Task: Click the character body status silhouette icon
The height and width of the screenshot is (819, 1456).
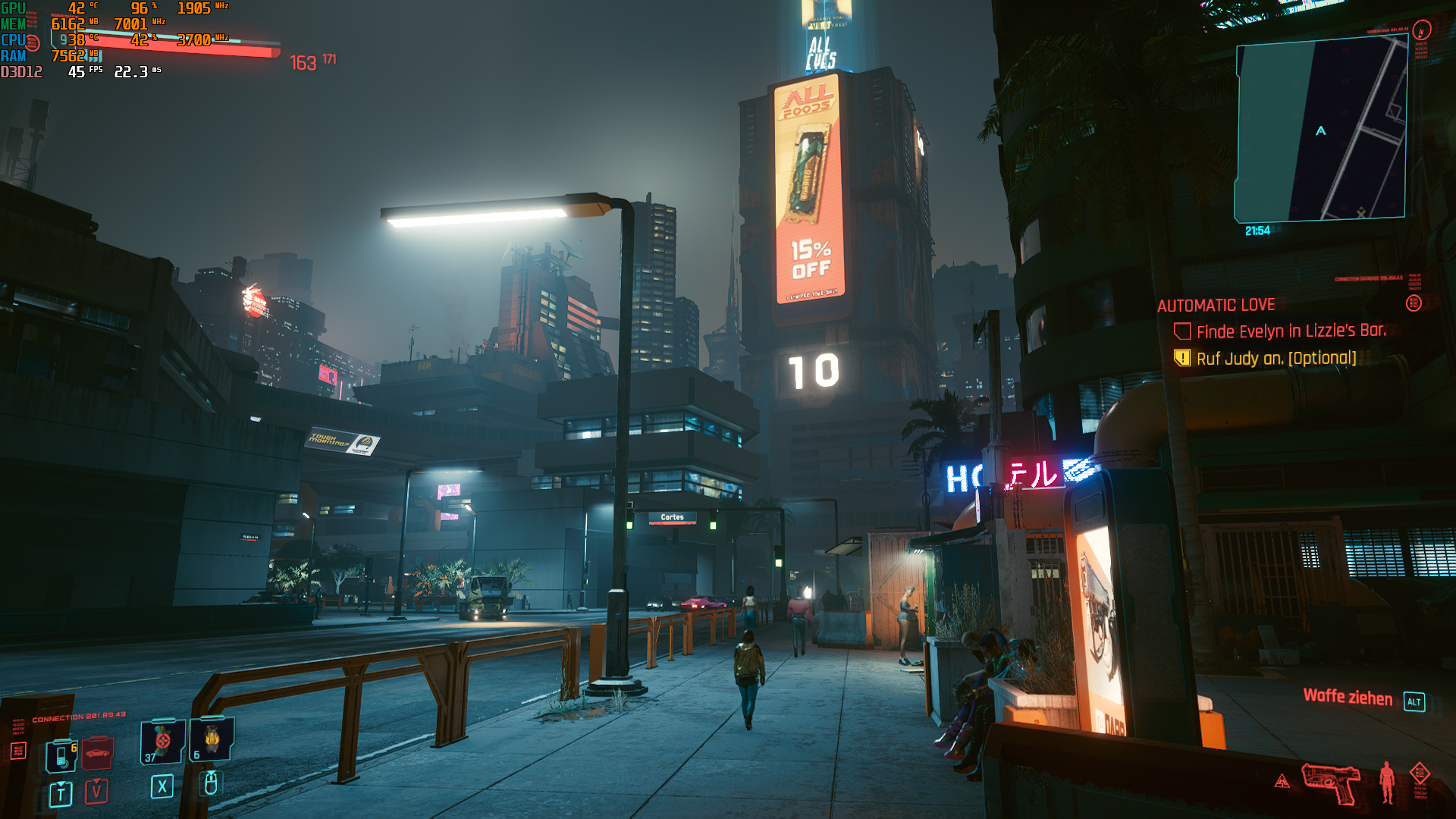Action: [1386, 783]
